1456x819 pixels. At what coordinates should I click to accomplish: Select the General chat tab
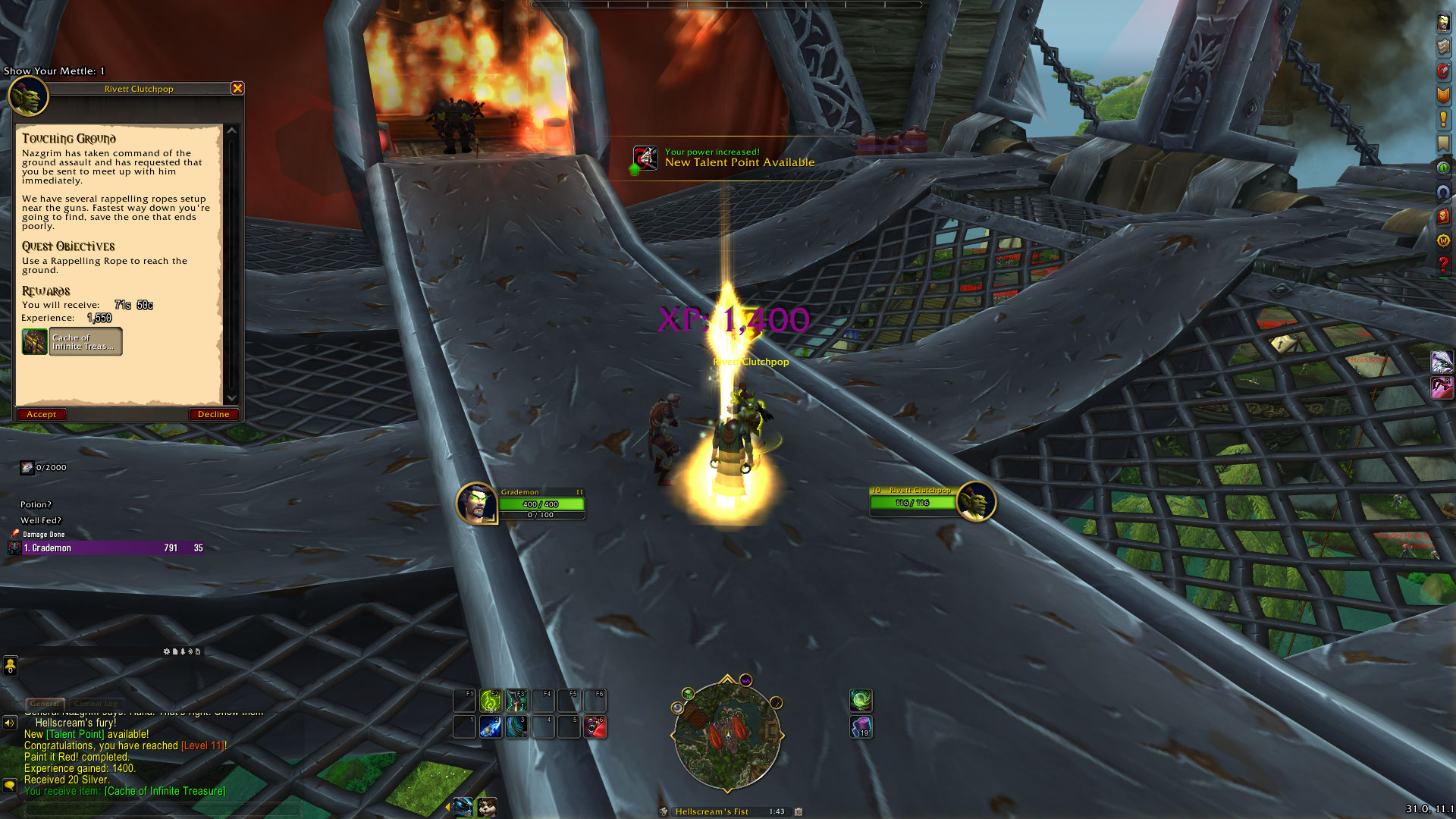click(x=45, y=704)
